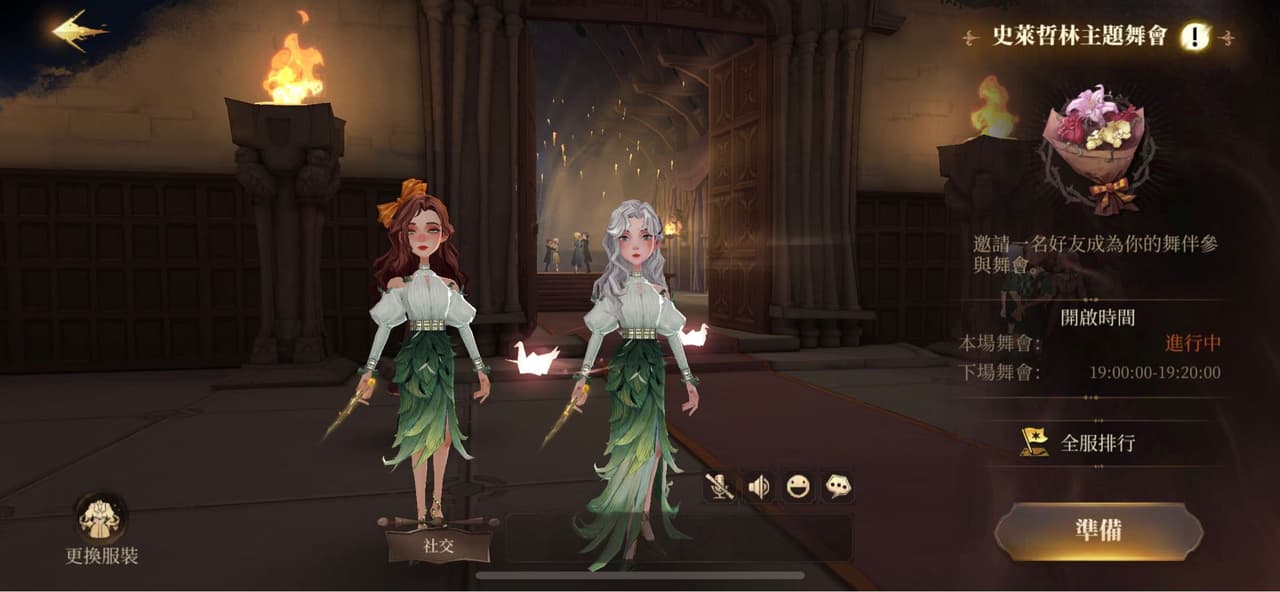This screenshot has width=1280, height=592.
Task: Toggle the speaker sound icon
Action: click(759, 487)
